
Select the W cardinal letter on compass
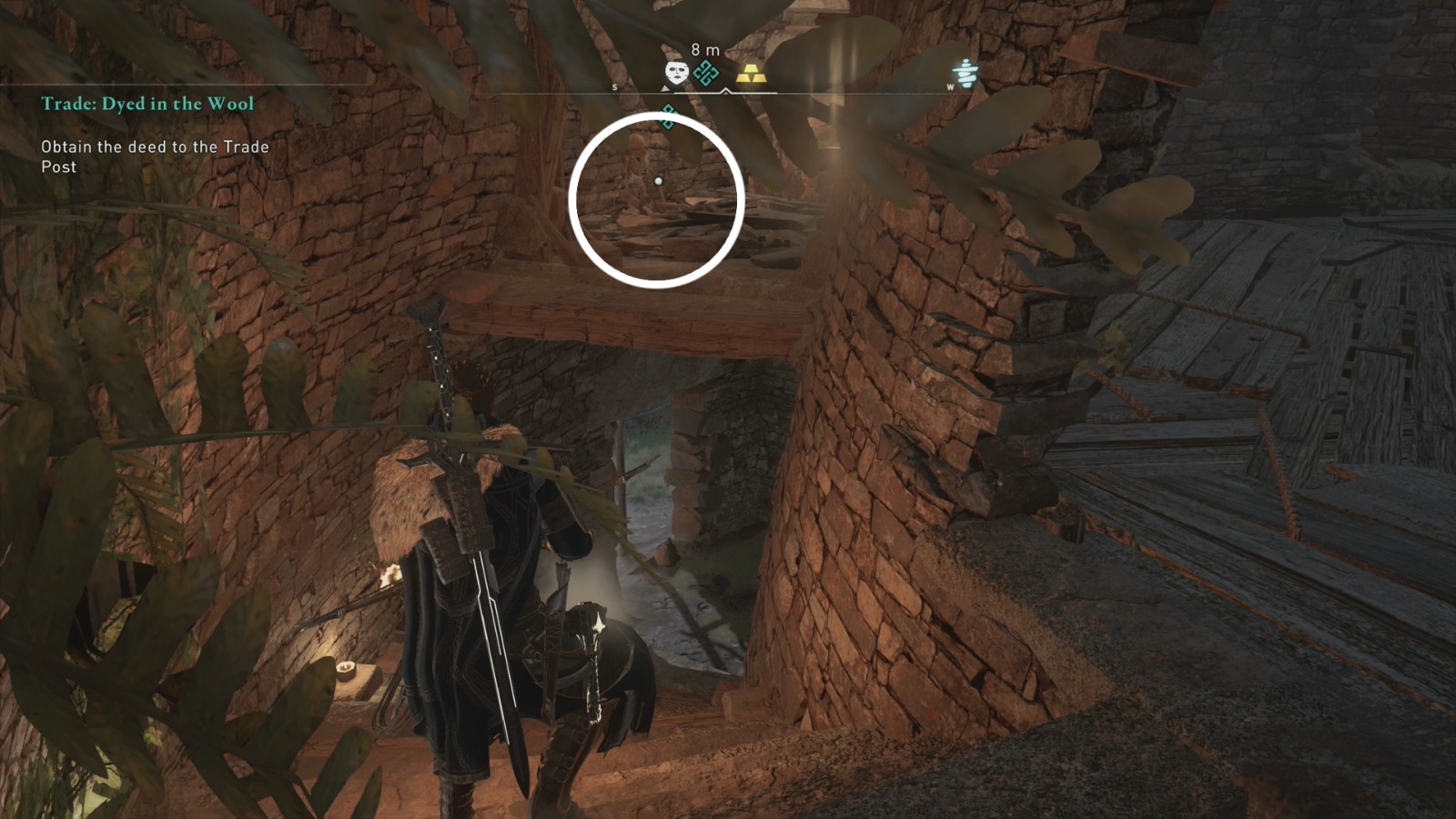[953, 86]
